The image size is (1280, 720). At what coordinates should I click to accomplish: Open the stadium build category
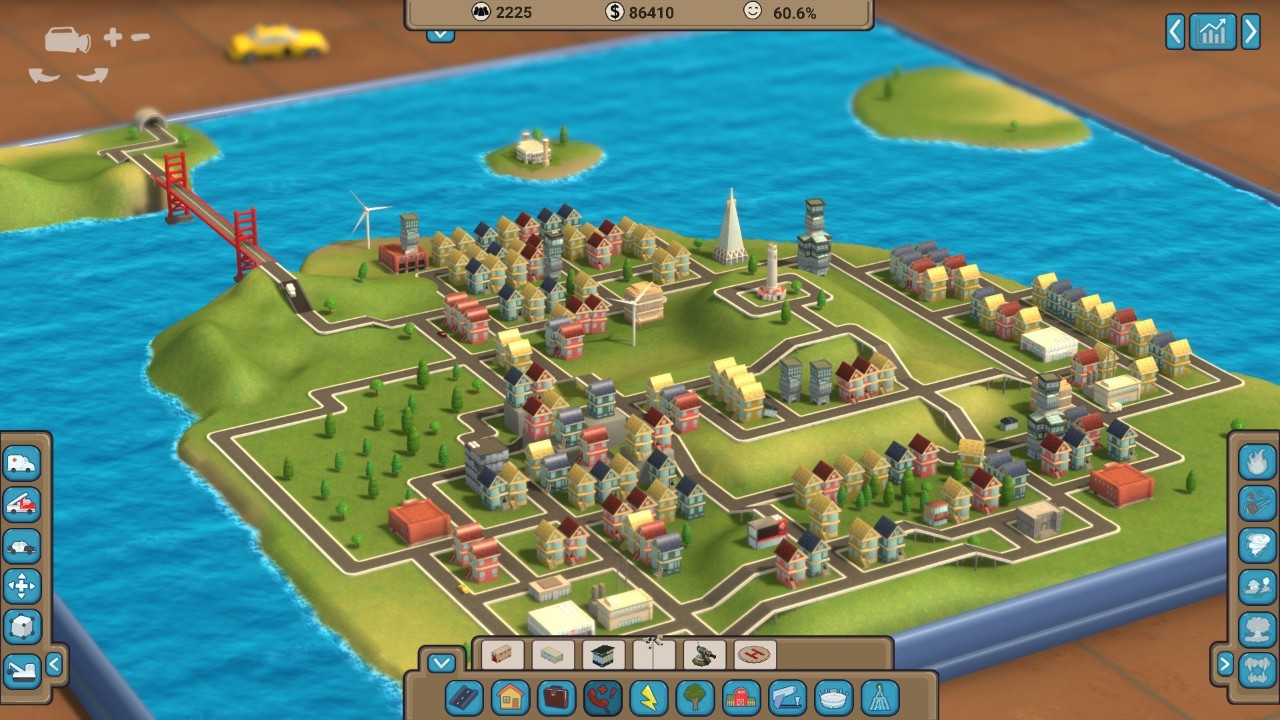(x=834, y=696)
